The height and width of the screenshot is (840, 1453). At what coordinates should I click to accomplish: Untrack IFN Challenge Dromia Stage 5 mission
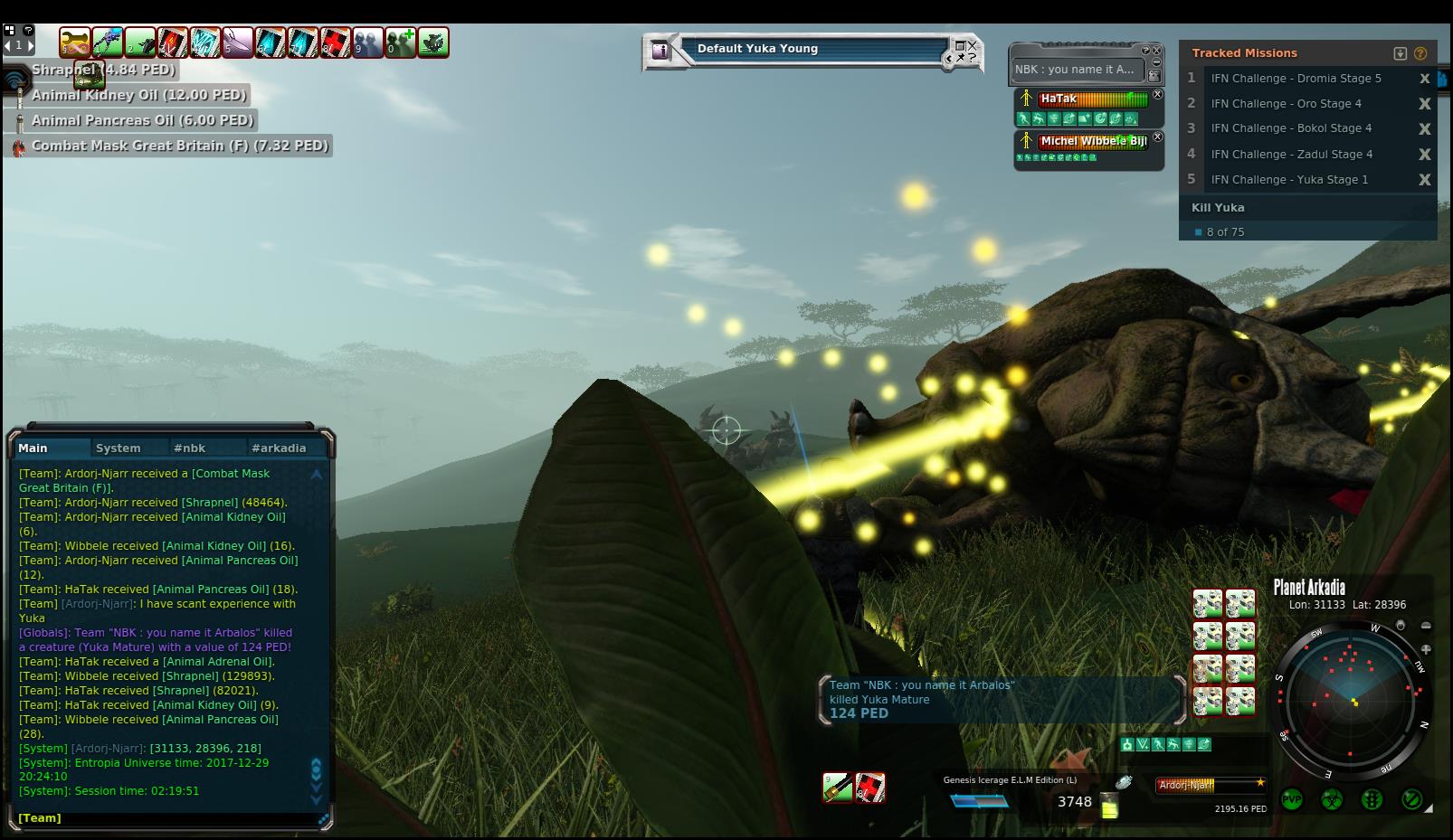pos(1424,79)
